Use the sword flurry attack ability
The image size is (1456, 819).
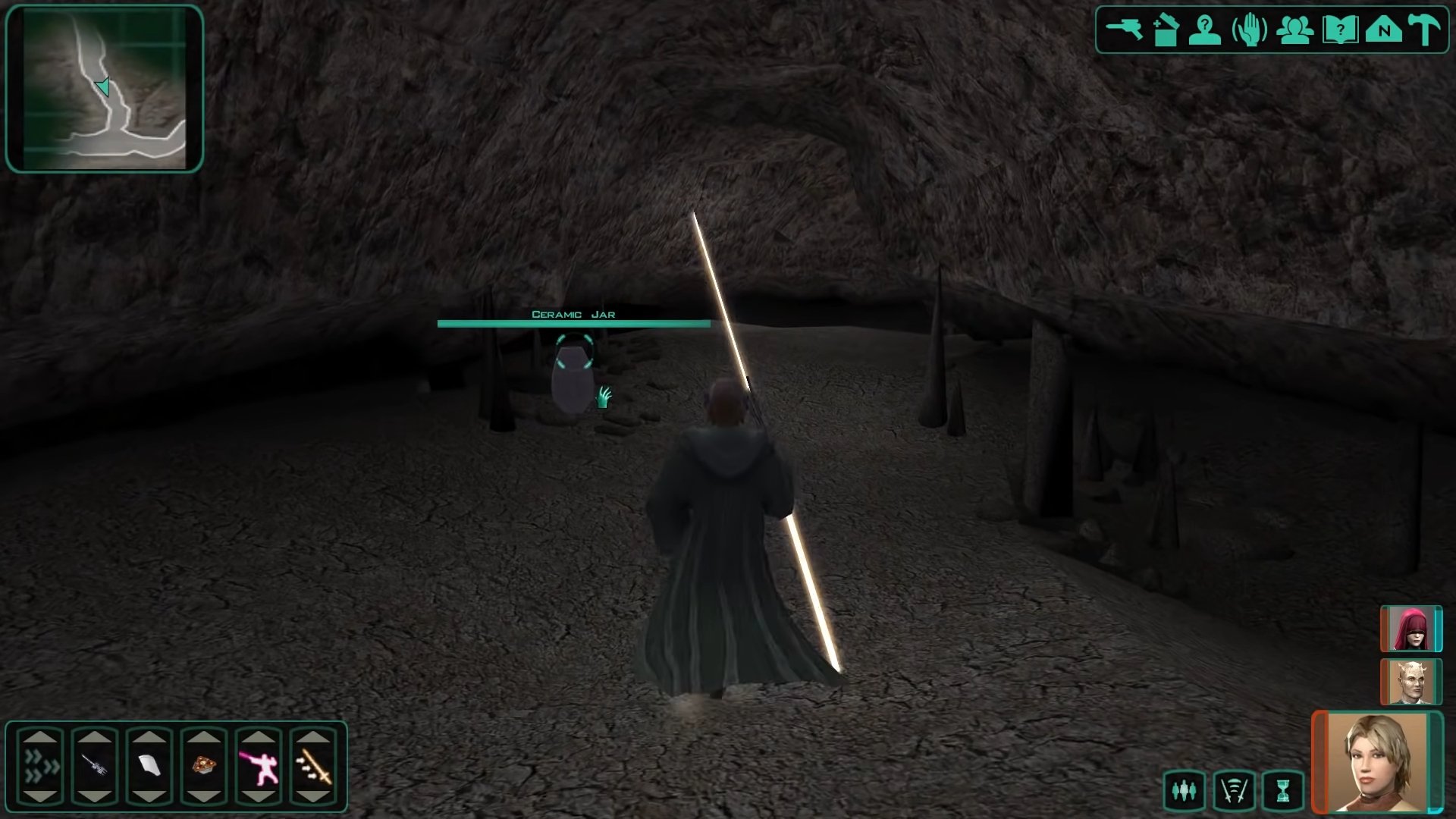313,766
